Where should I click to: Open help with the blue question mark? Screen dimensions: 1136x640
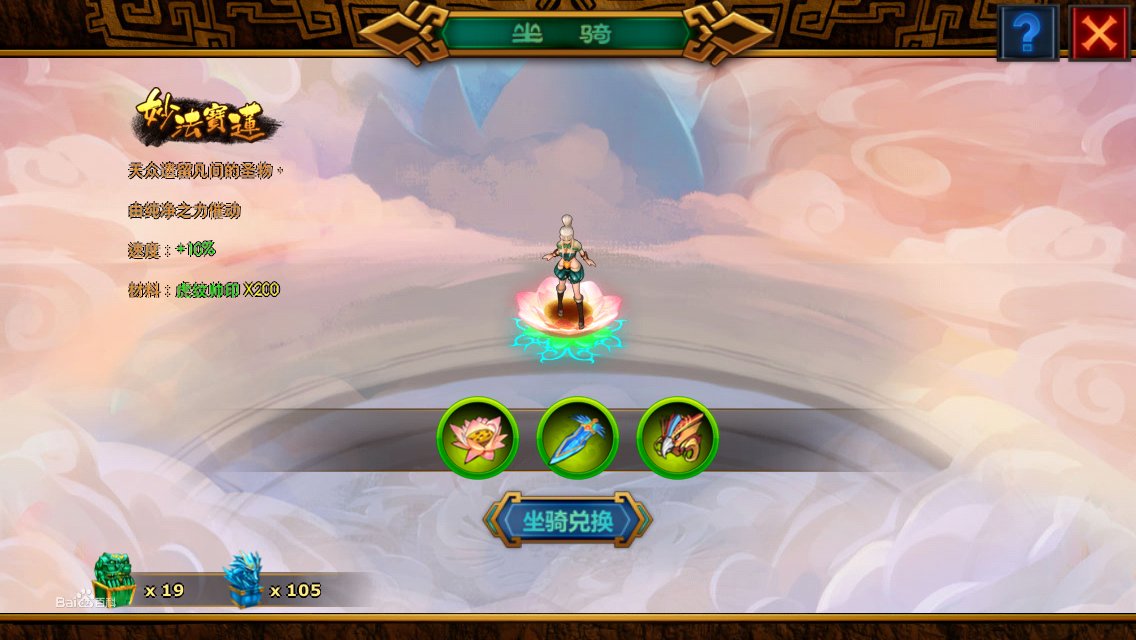[1028, 33]
